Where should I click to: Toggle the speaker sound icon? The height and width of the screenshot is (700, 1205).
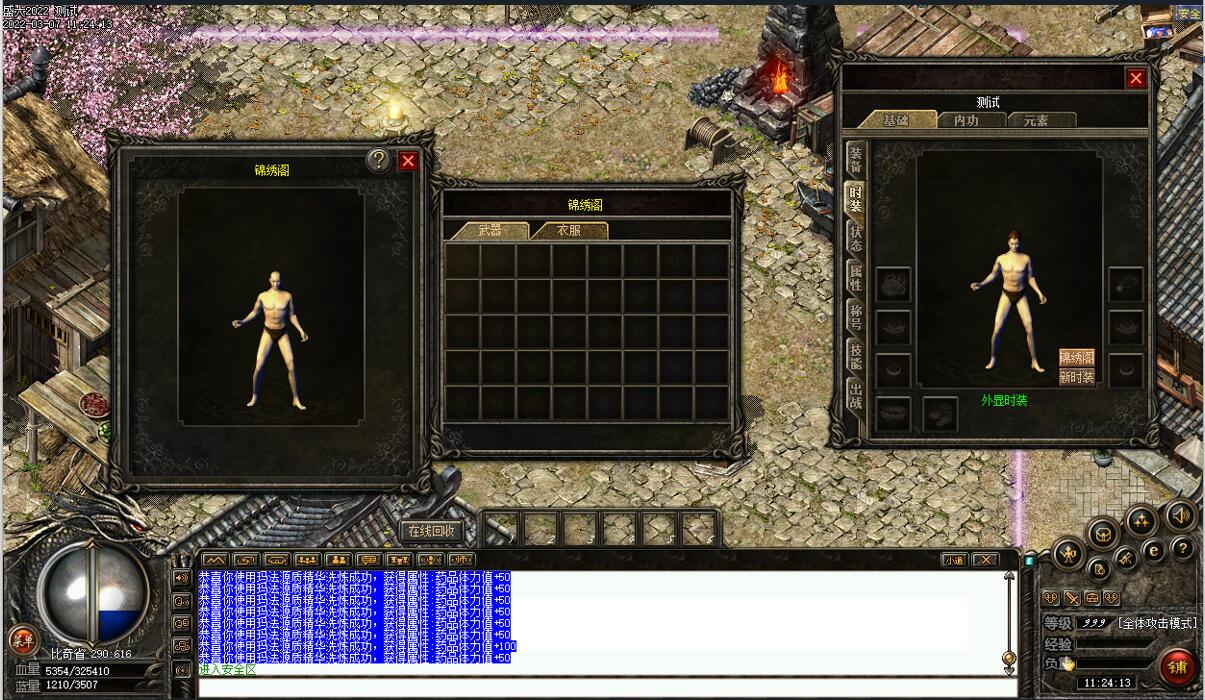[x=1181, y=515]
